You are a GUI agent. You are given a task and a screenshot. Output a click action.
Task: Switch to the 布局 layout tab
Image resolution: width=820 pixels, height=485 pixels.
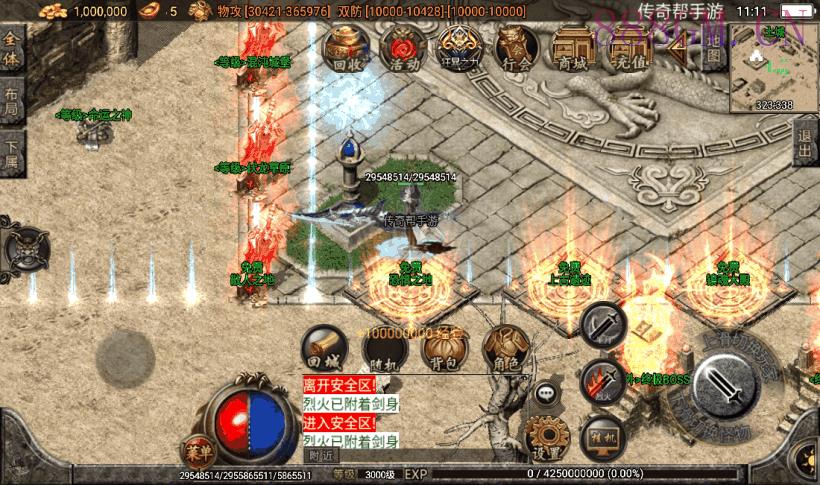12,102
